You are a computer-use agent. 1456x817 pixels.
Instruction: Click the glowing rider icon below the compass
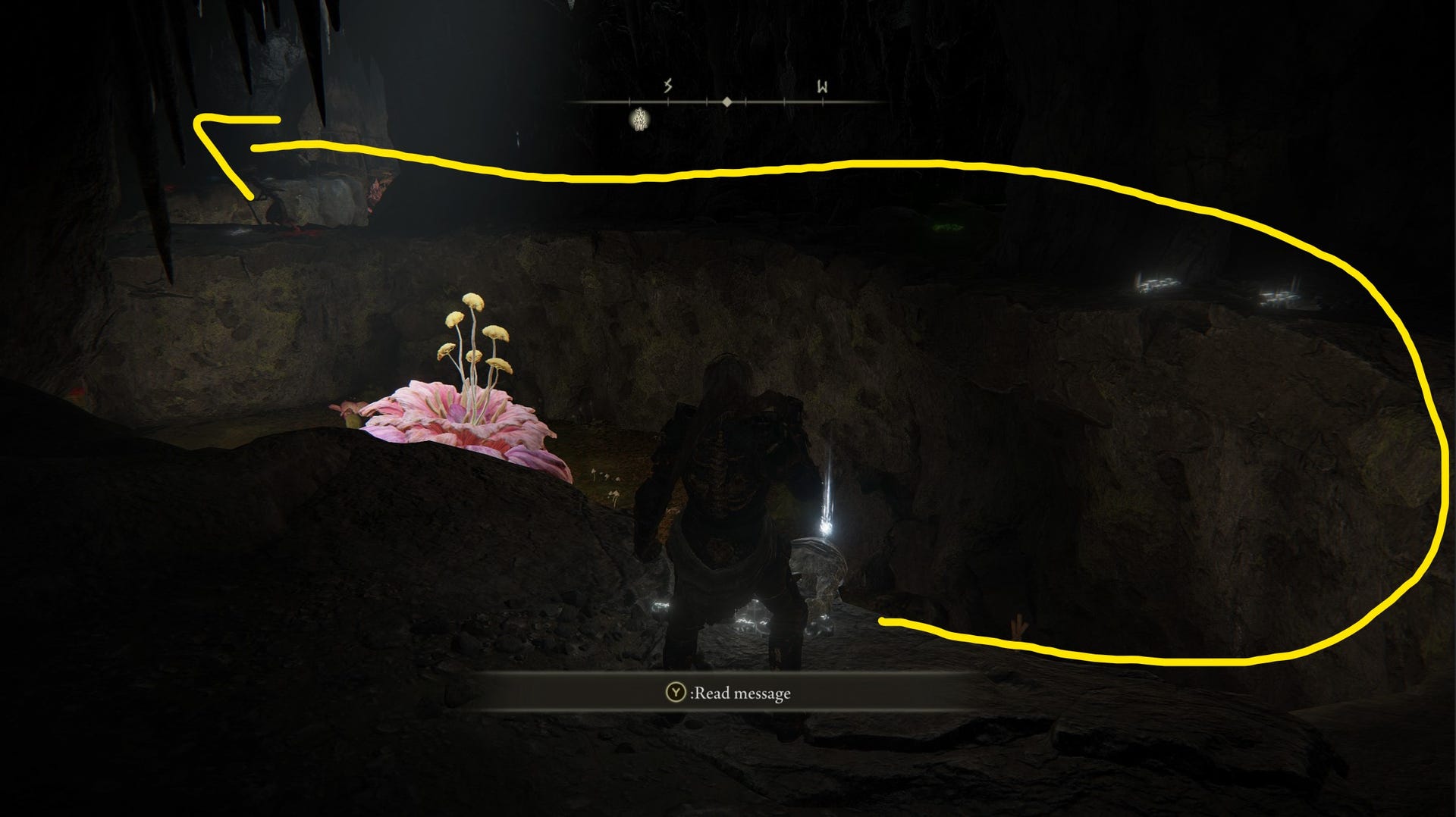click(639, 120)
